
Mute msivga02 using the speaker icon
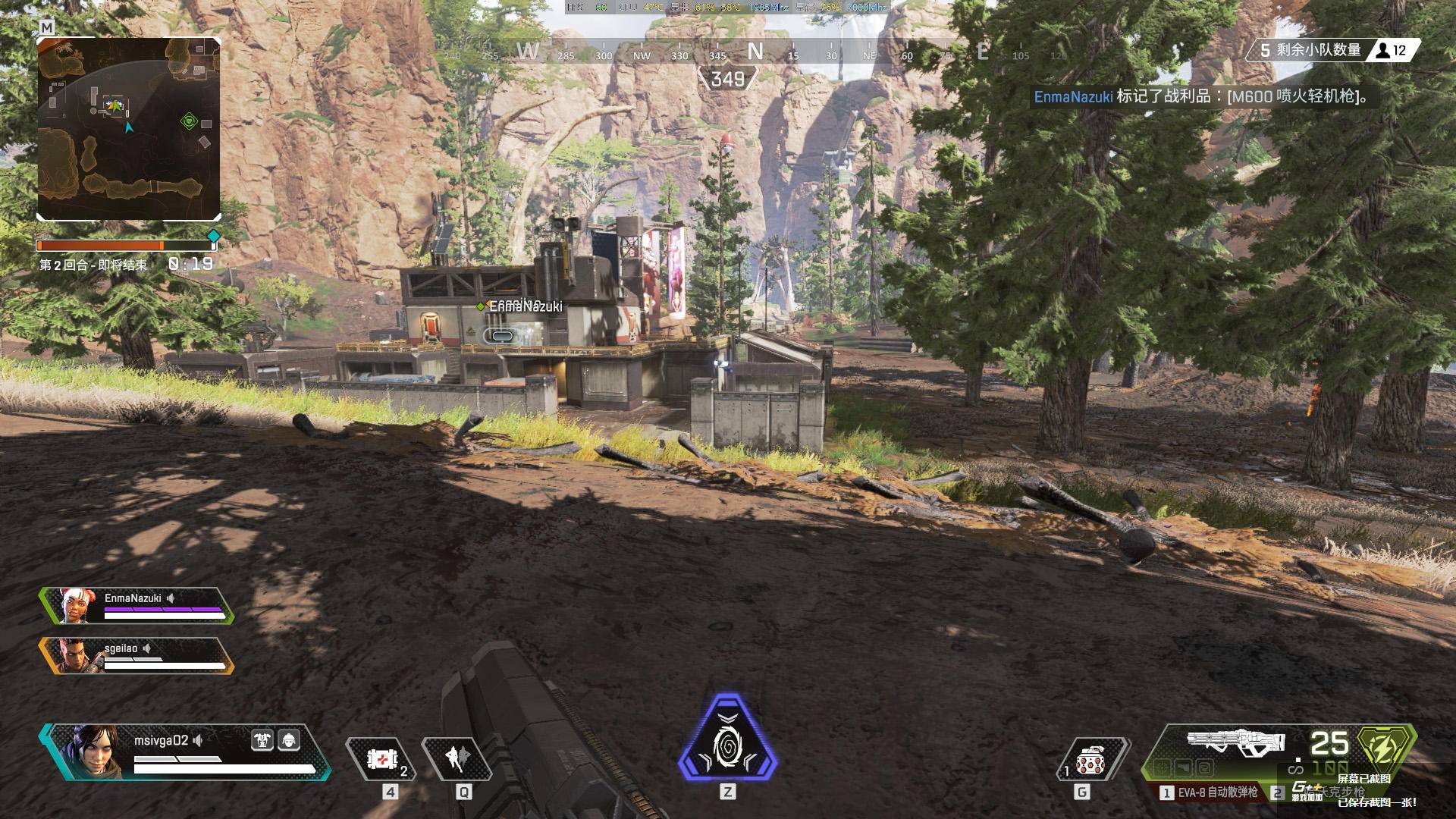point(199,742)
